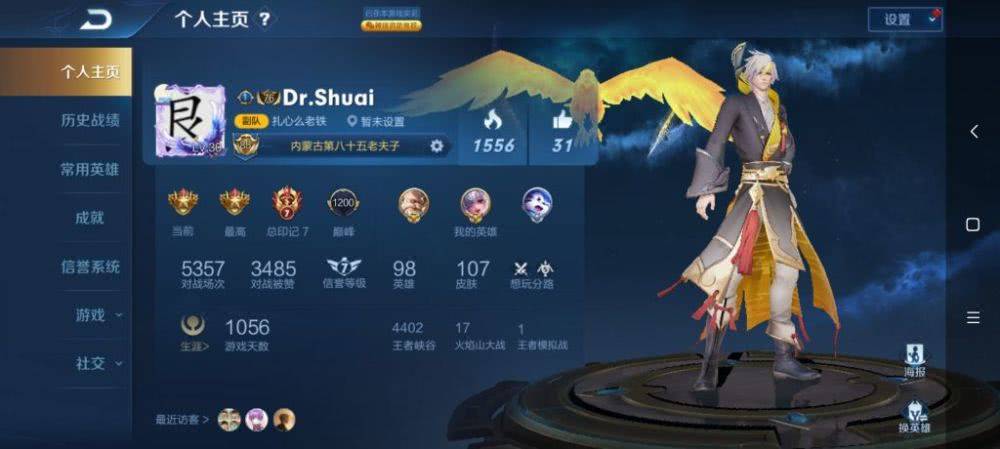Go back using the top-left arrow
Image resolution: width=1000 pixels, height=449 pixels.
point(97,19)
